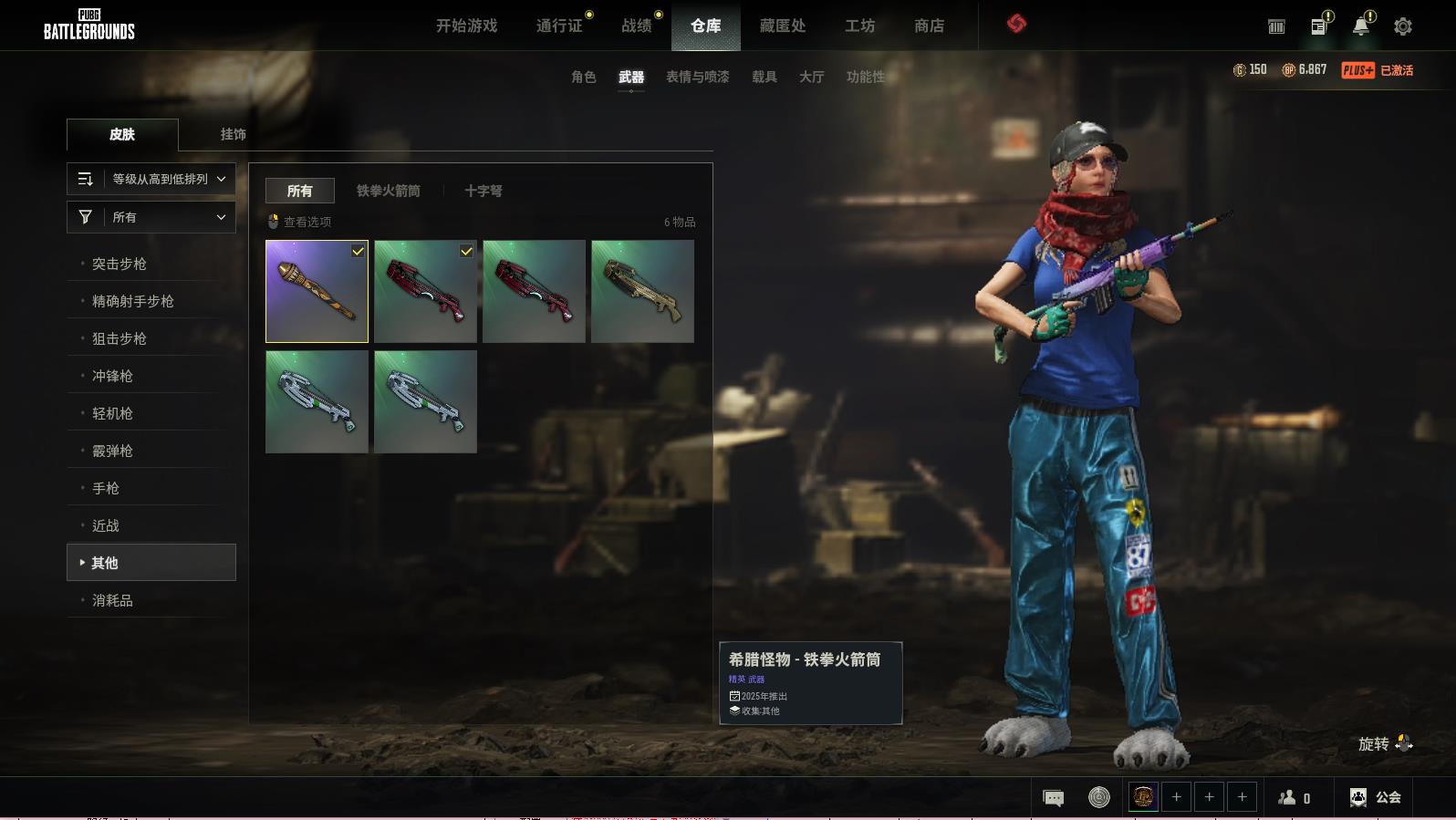1456x820 pixels.
Task: Filter by 铁拳火箭筒 skins
Action: click(389, 191)
